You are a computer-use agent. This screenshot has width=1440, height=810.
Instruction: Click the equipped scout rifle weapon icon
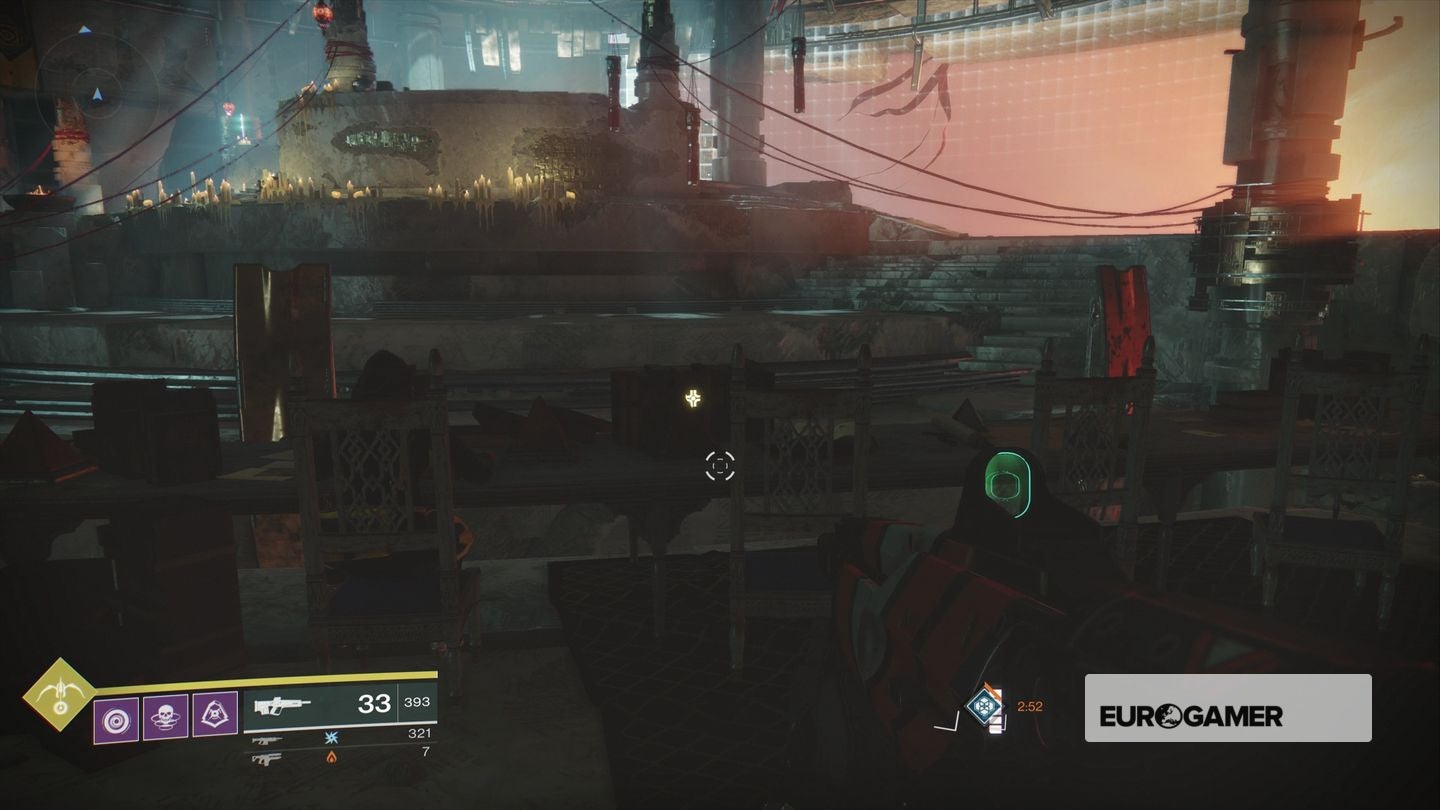(x=281, y=704)
